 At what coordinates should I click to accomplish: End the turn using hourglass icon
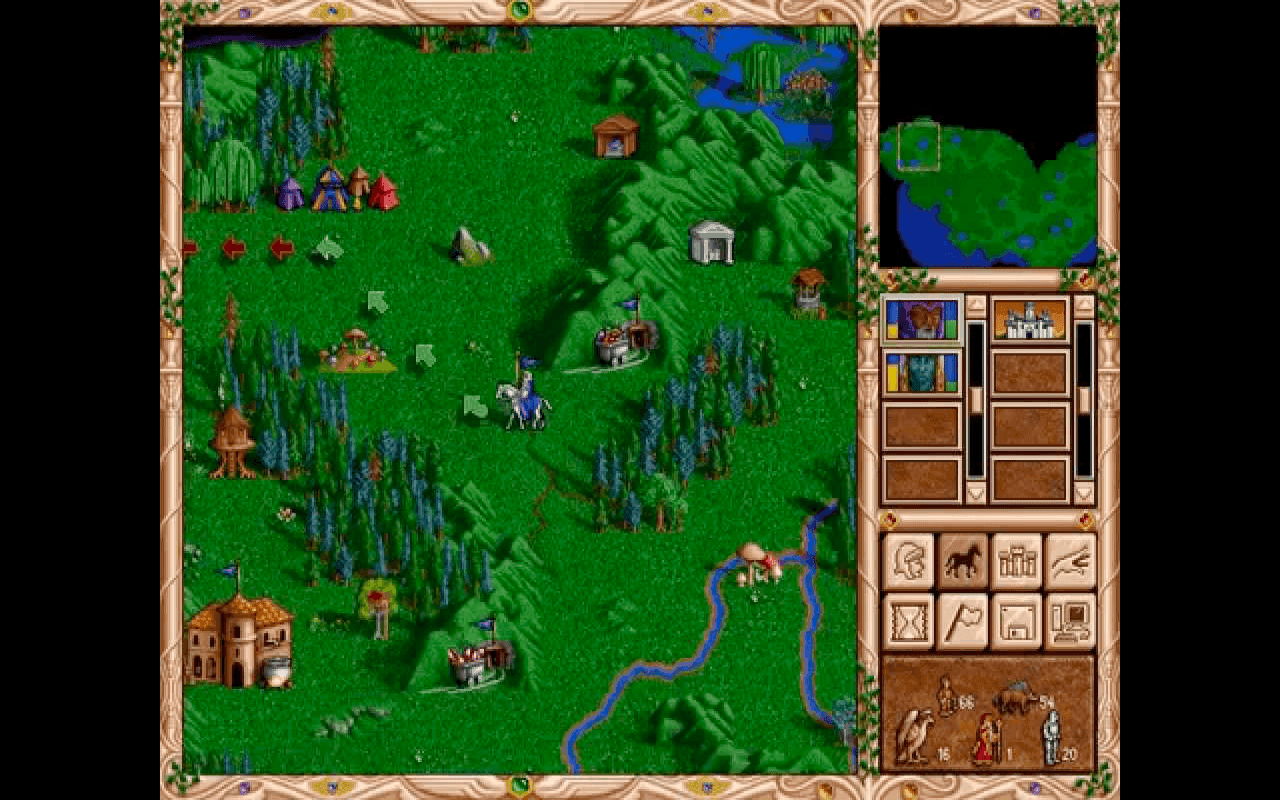910,622
